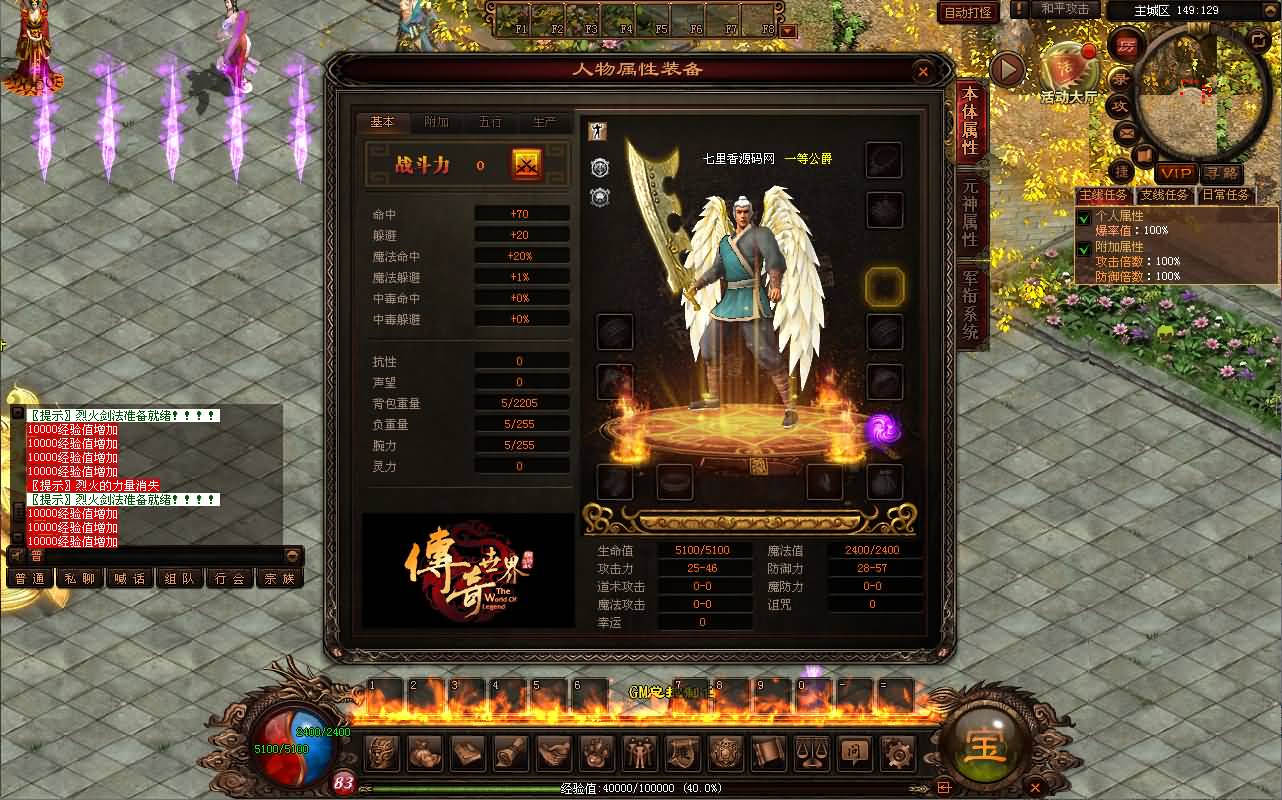Open the 和平攻击 attack mode selector

coord(1063,10)
